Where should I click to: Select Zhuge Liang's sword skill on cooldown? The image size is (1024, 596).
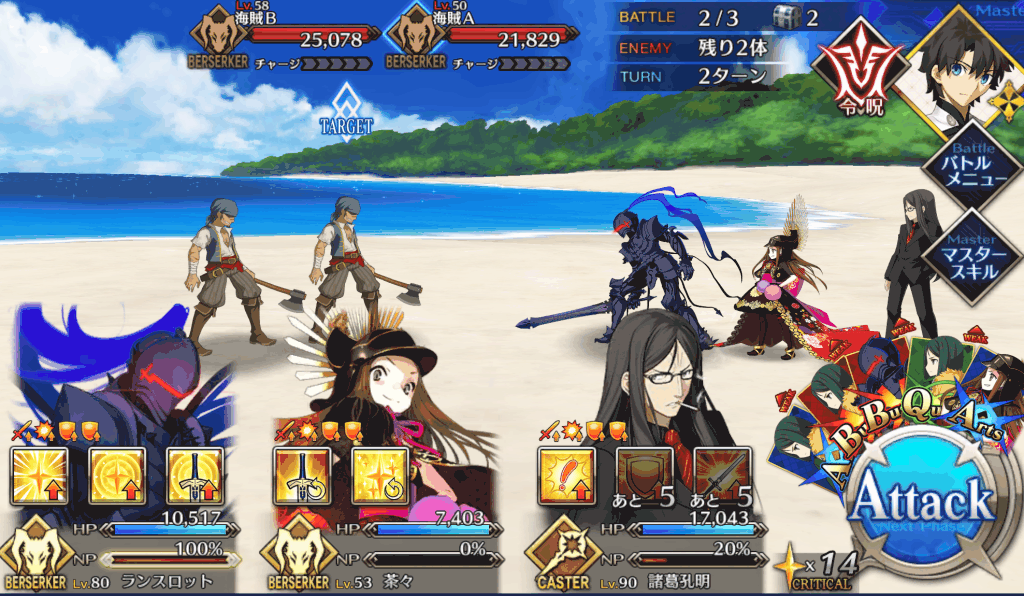pos(722,476)
